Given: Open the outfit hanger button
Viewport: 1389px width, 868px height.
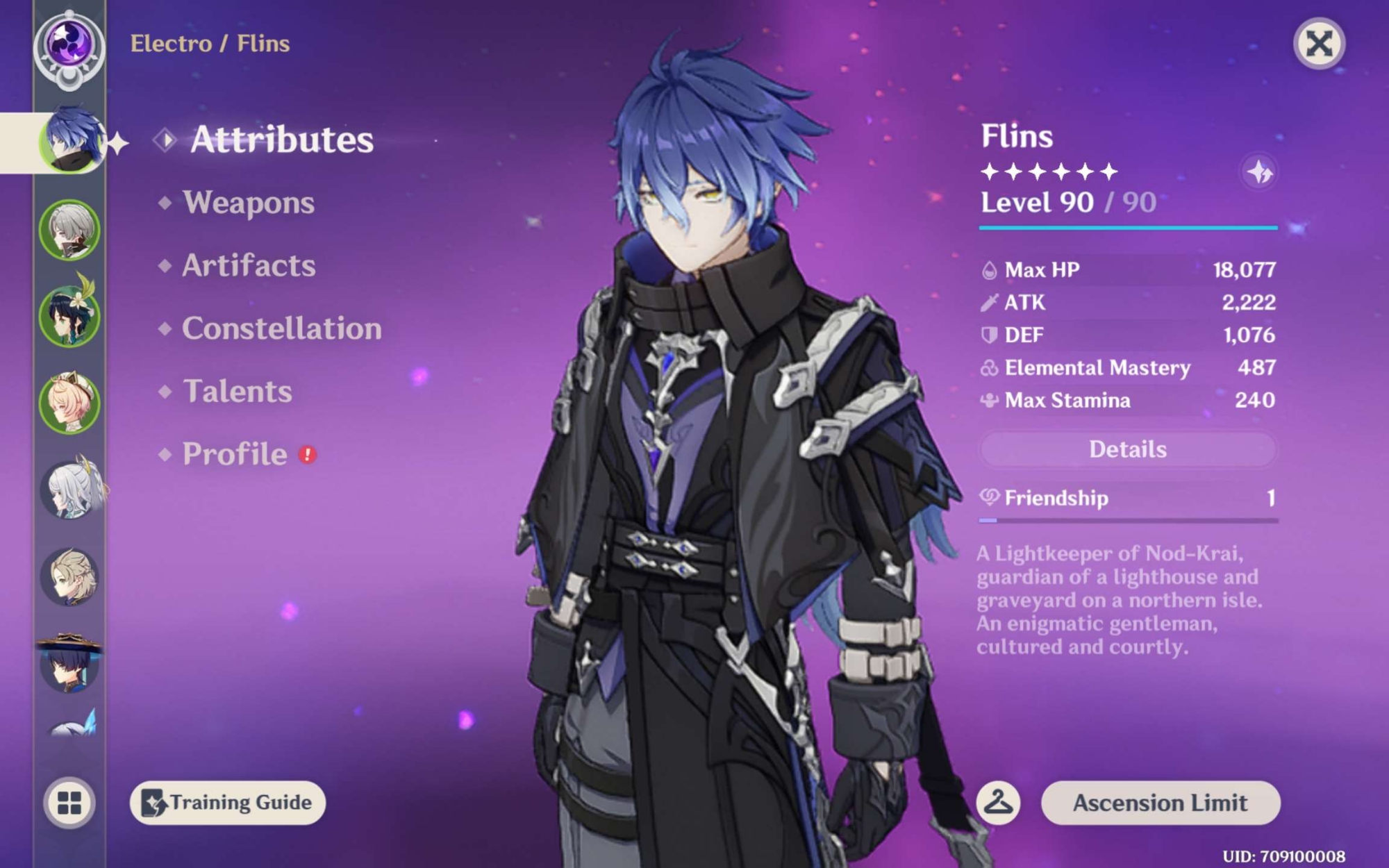Looking at the screenshot, I should point(998,803).
